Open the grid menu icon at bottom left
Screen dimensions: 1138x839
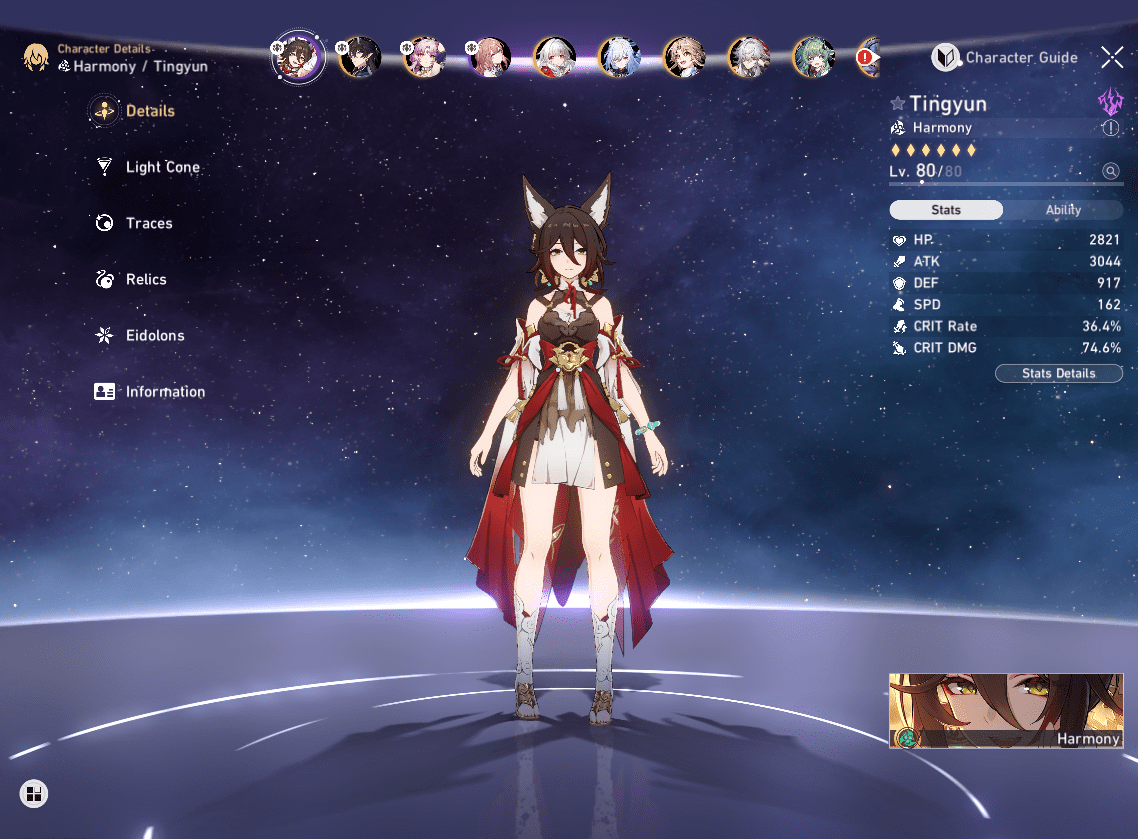tap(34, 795)
